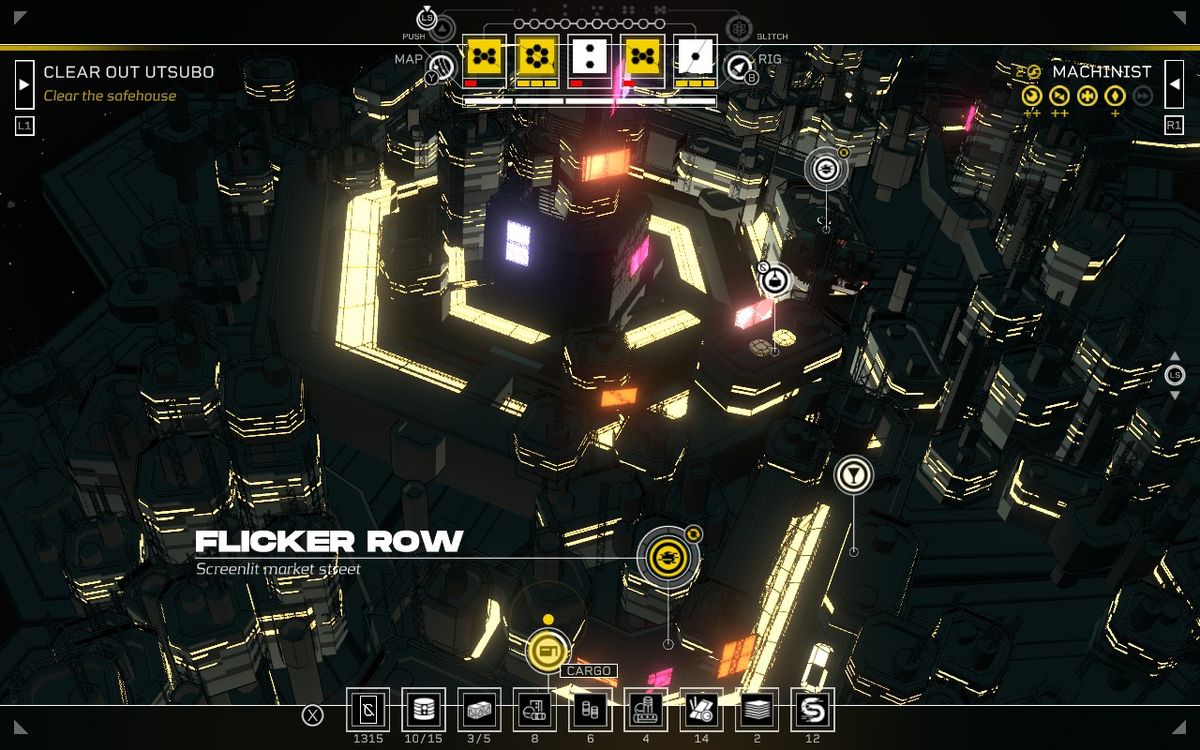The height and width of the screenshot is (750, 1200).
Task: Select the white one-pip die
Action: [694, 58]
